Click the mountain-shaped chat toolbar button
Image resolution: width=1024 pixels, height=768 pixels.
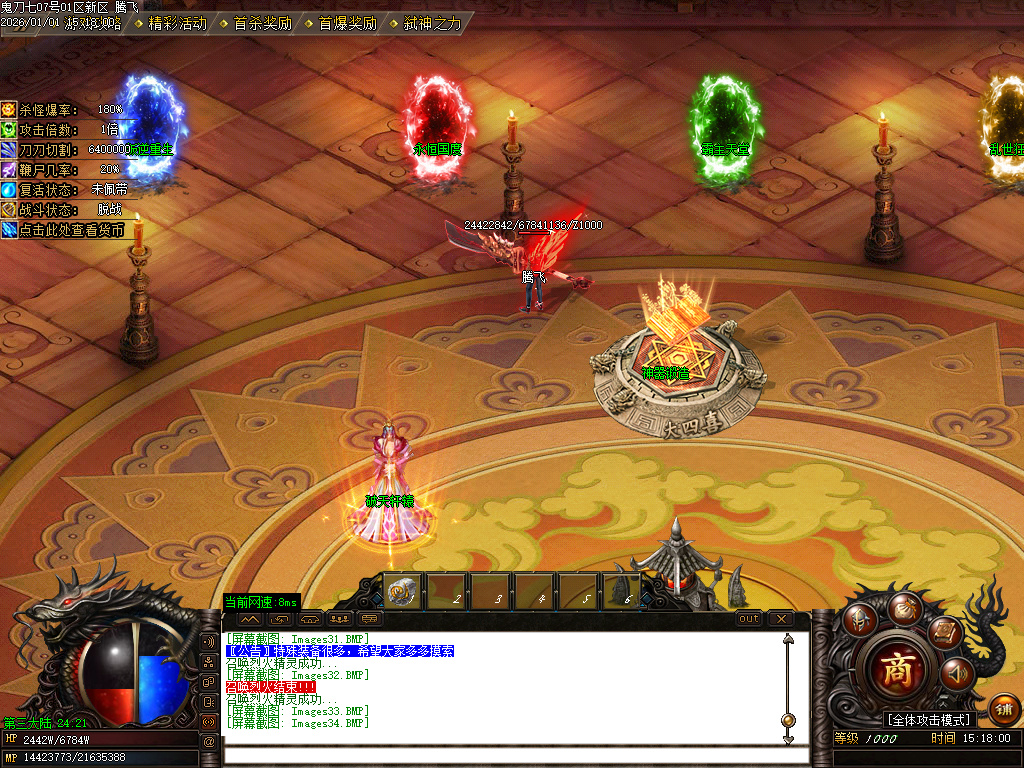[x=250, y=619]
